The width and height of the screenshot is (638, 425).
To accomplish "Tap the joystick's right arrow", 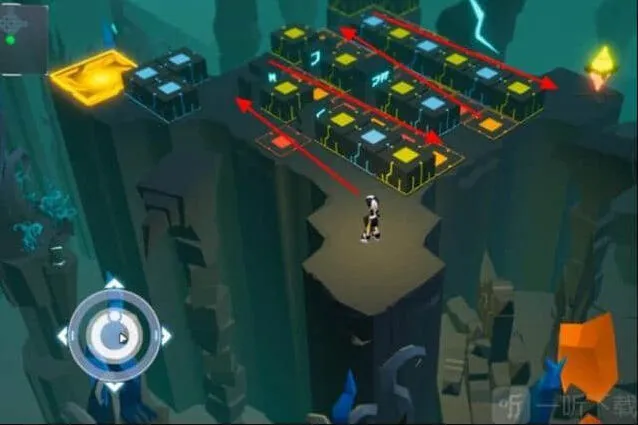I will coord(165,335).
